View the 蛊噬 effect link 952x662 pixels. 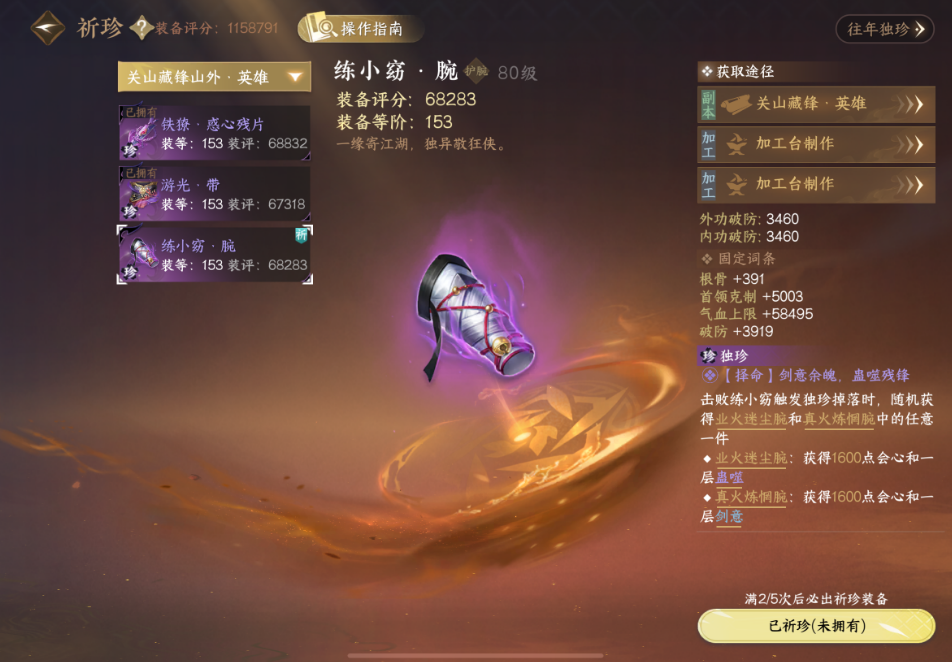tap(729, 478)
